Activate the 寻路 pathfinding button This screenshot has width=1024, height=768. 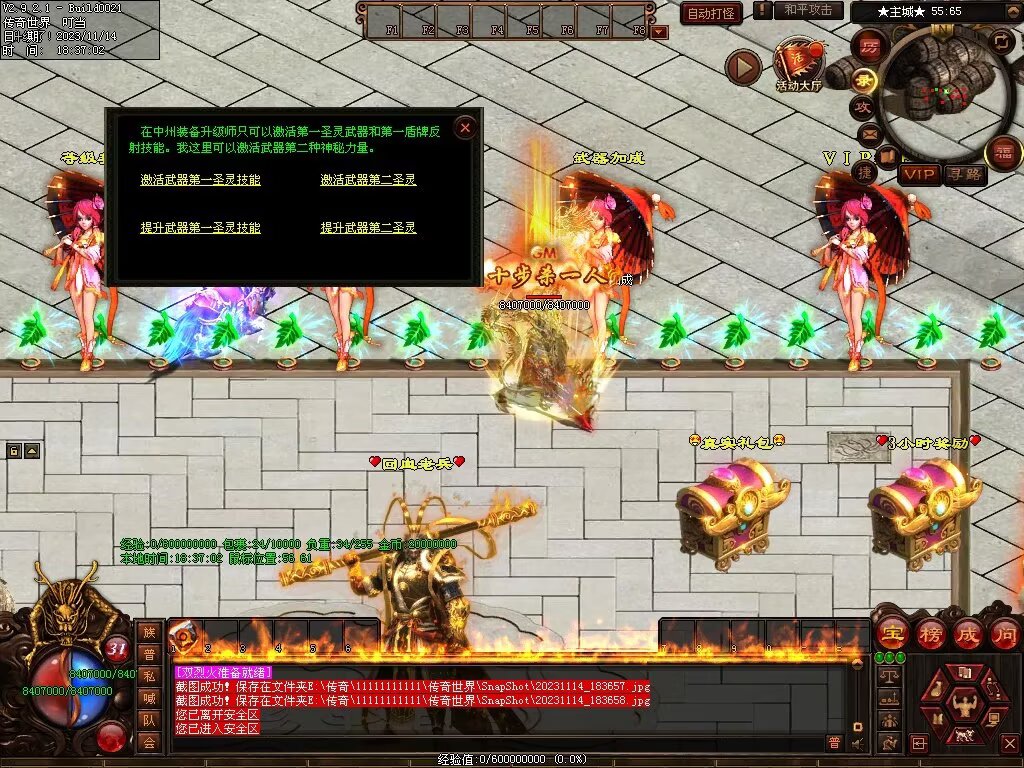pos(965,174)
